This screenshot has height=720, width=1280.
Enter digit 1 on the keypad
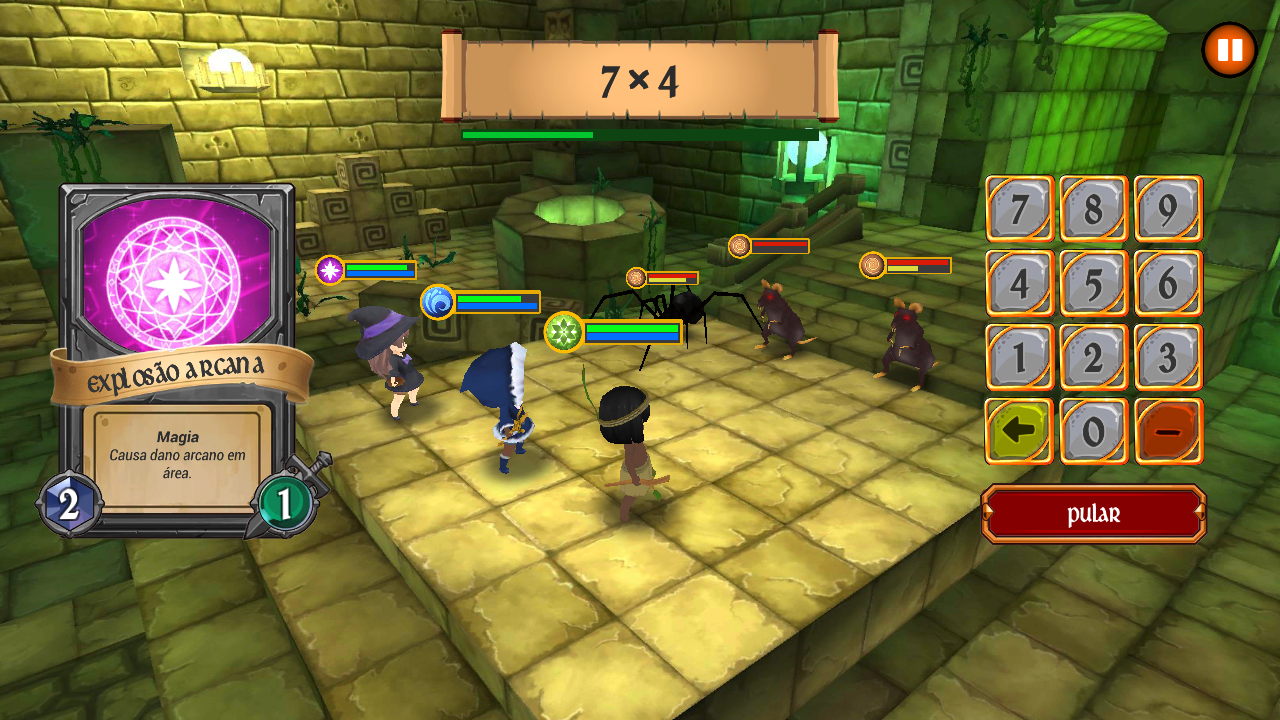[x=1020, y=357]
